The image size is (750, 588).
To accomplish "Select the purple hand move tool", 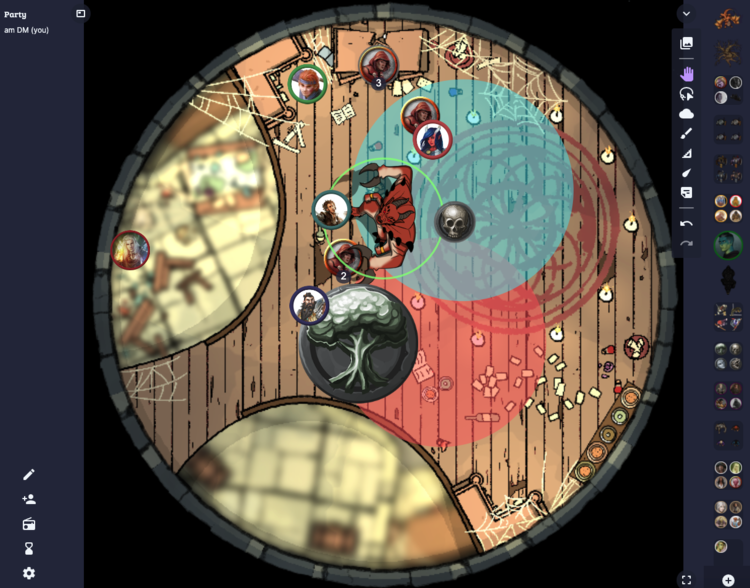I will click(686, 73).
